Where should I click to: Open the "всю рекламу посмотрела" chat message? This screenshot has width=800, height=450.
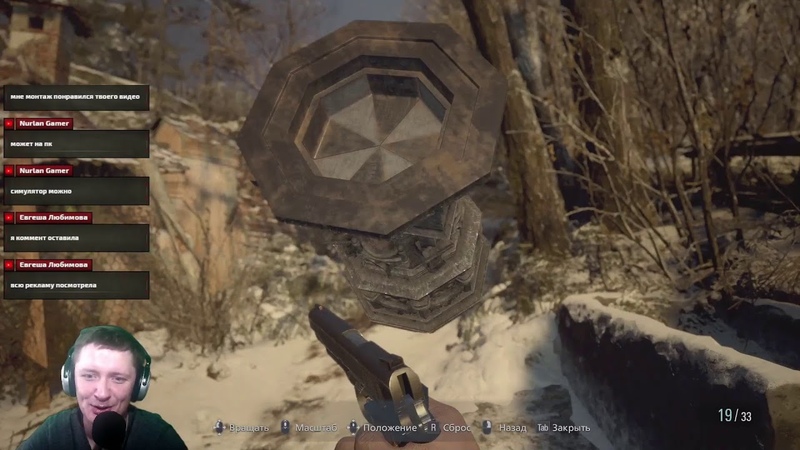click(x=74, y=285)
